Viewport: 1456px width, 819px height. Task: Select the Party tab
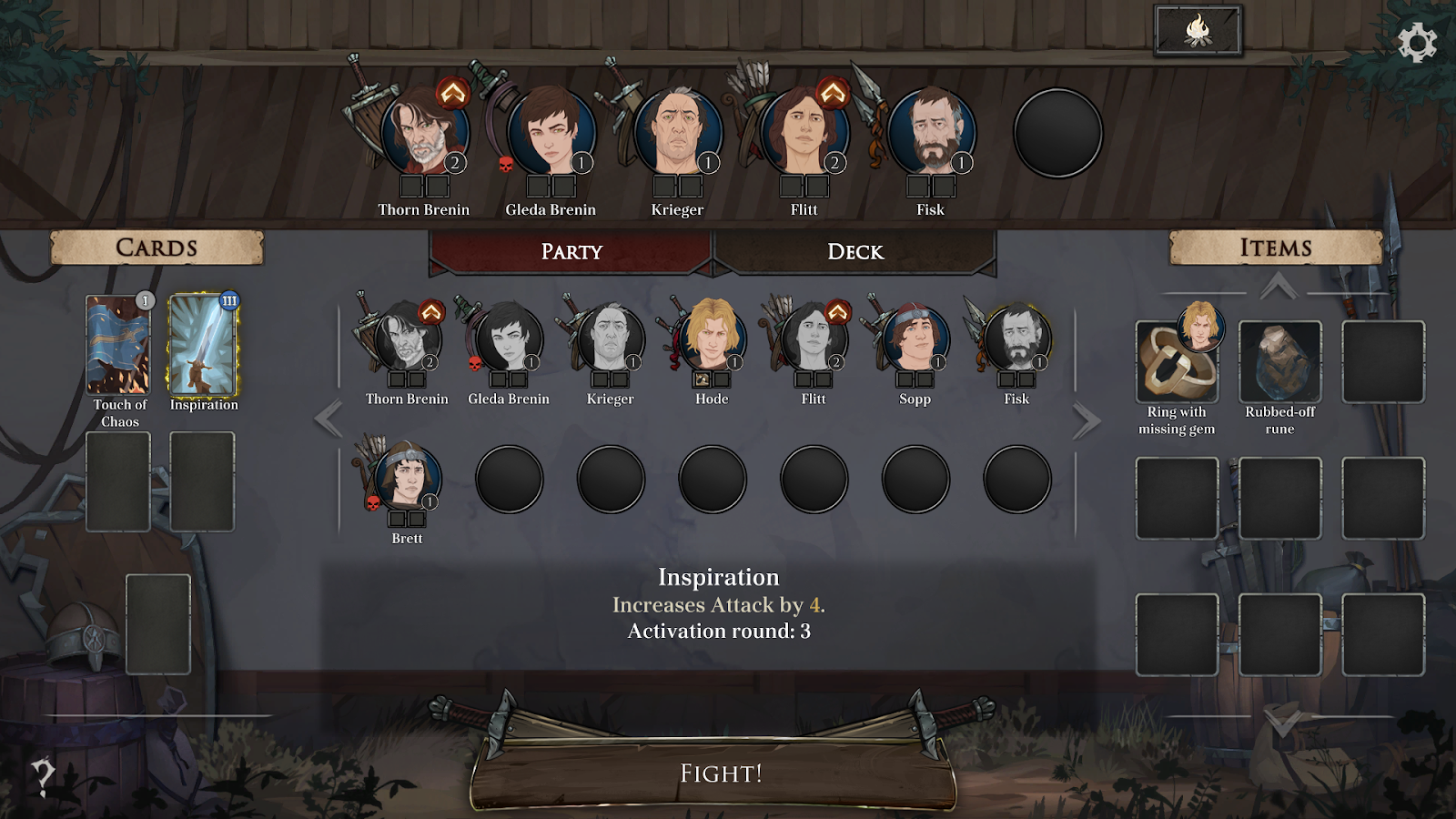click(571, 252)
